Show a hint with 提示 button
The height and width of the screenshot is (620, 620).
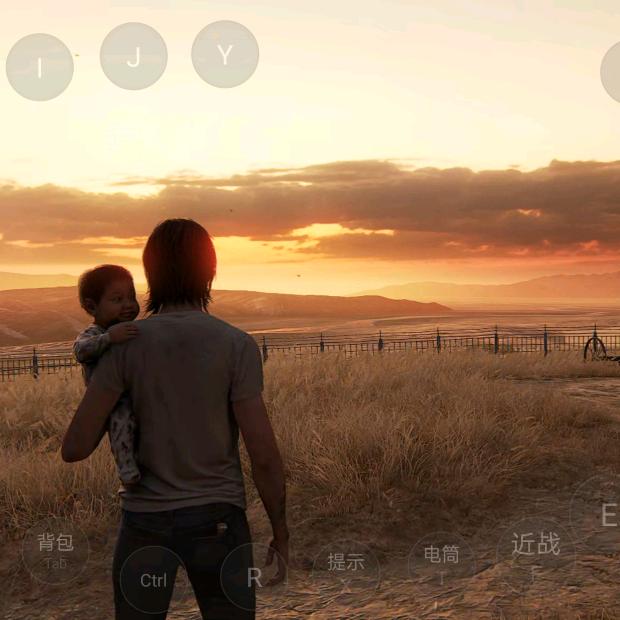(346, 566)
